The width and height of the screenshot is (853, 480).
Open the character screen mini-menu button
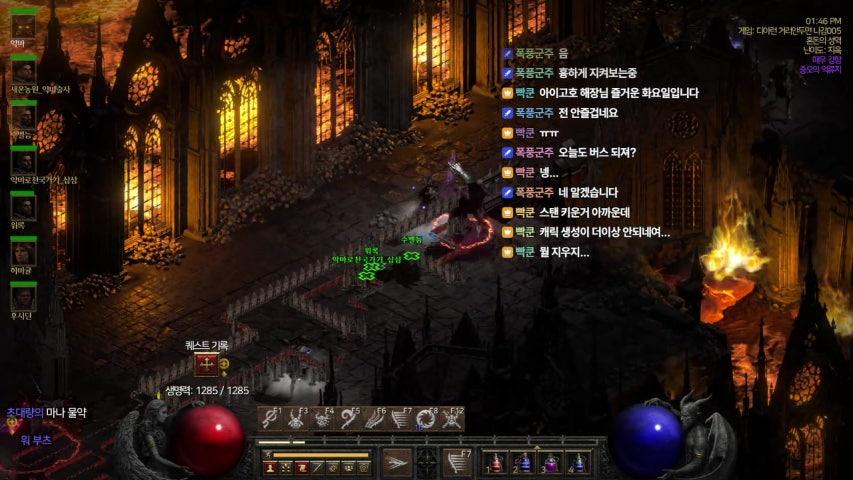271,467
